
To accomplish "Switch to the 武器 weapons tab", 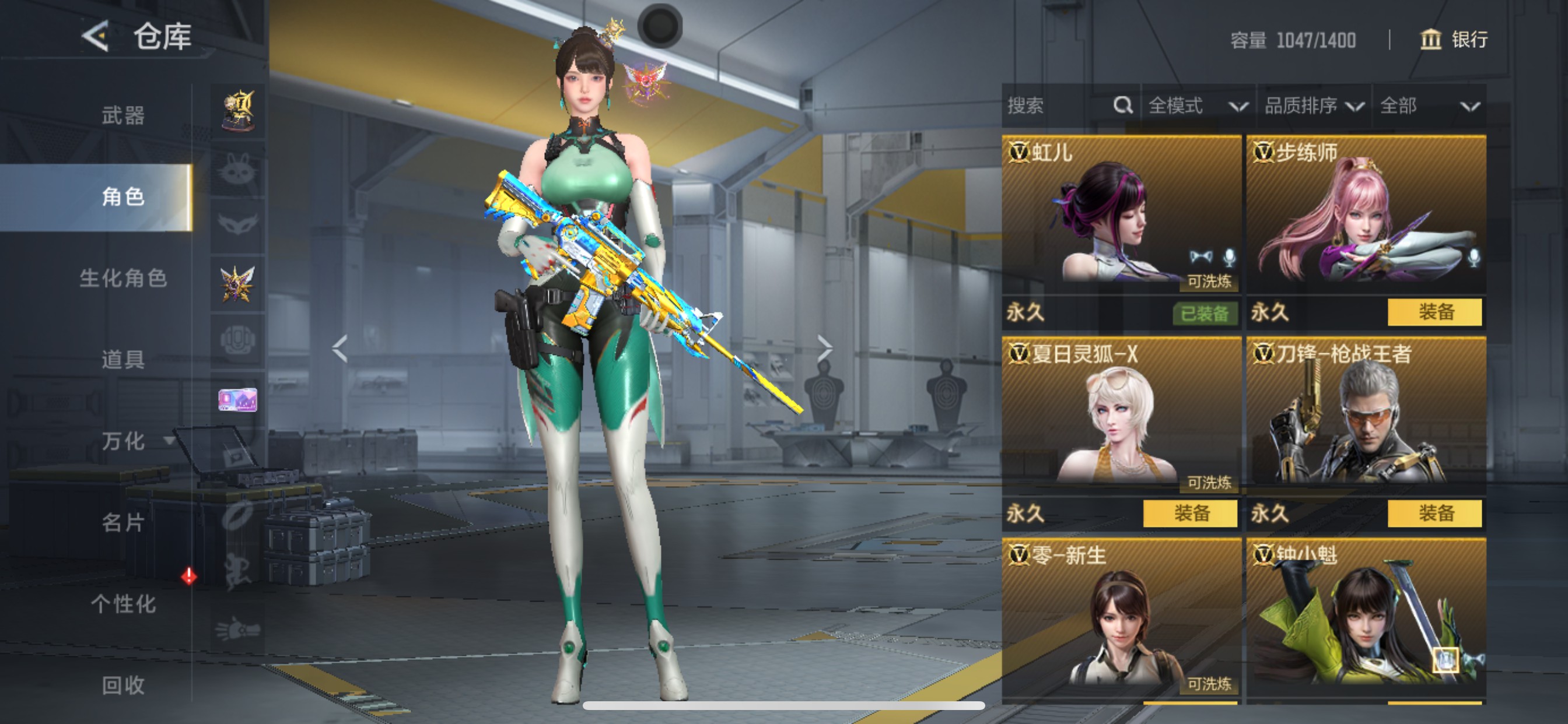I will (x=123, y=115).
